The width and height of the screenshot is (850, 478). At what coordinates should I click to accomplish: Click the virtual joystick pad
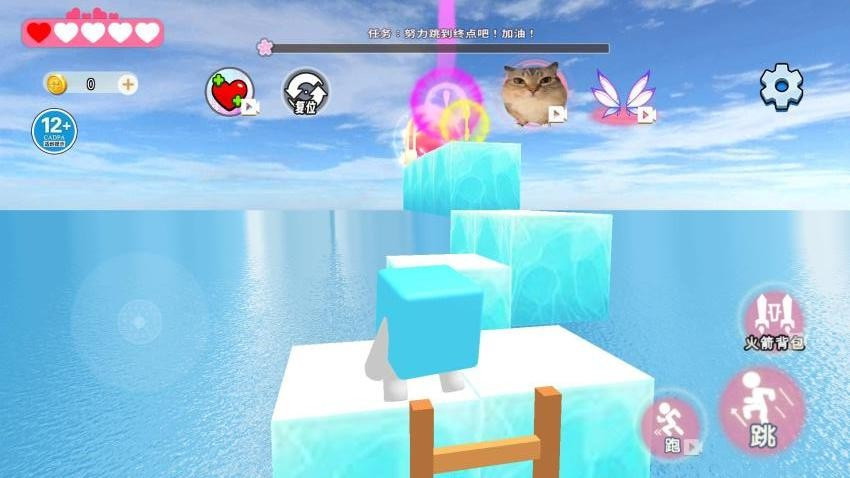click(x=140, y=321)
